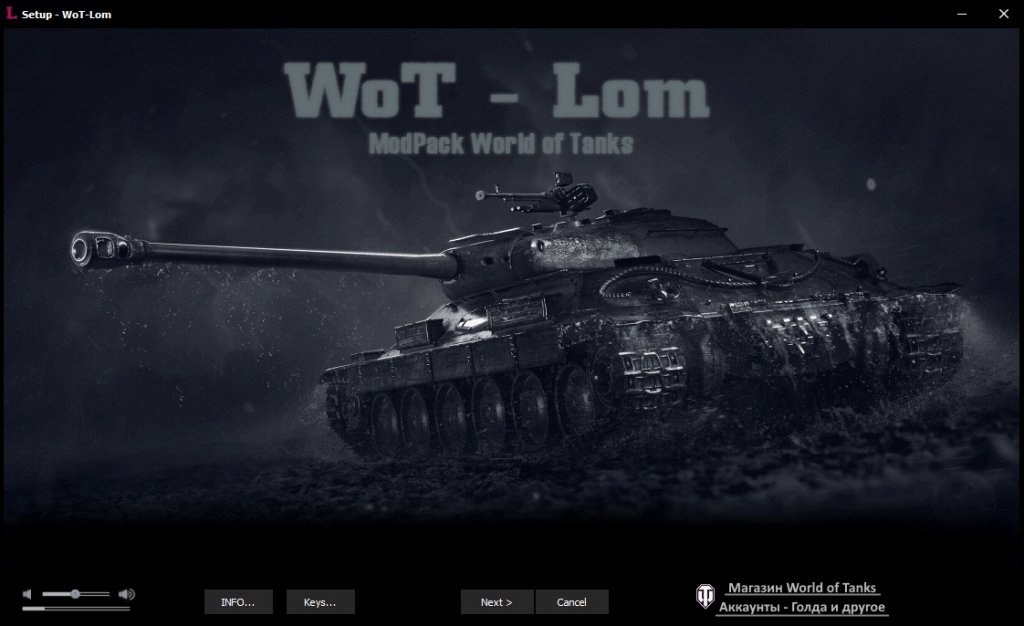Open the Keys... window

(x=320, y=602)
